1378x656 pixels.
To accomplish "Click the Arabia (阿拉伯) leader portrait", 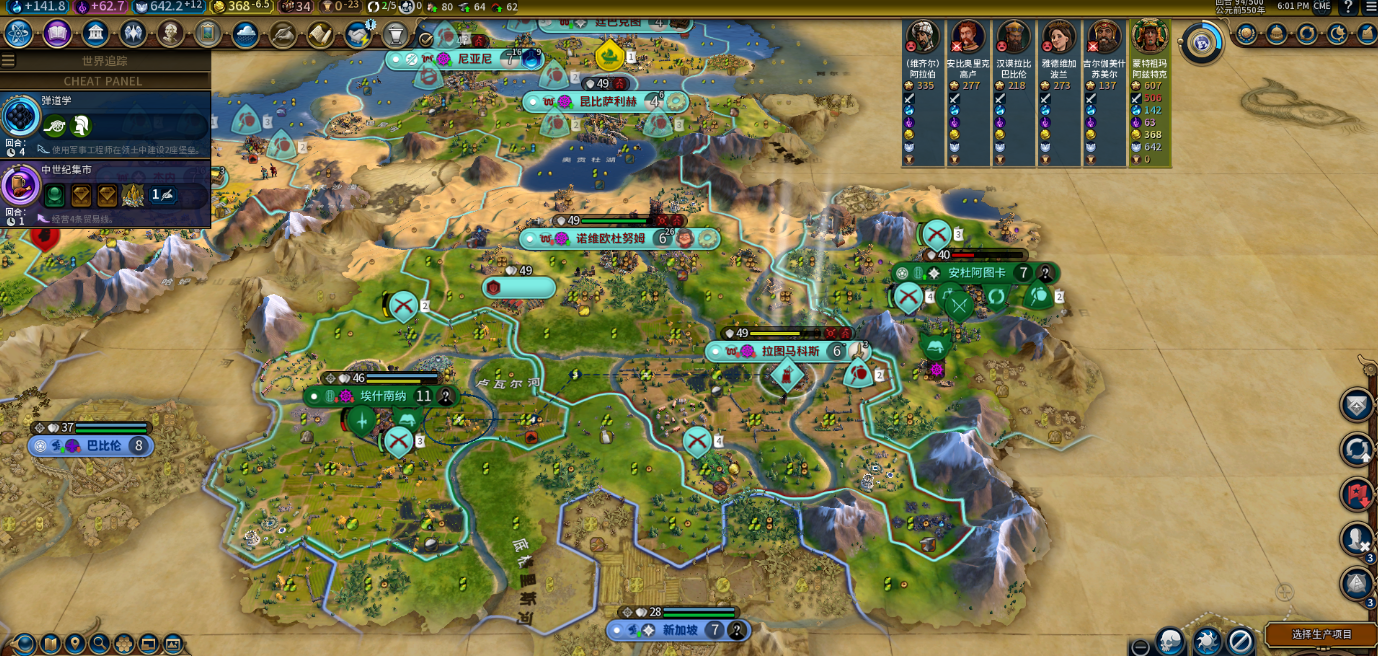I will coord(922,38).
